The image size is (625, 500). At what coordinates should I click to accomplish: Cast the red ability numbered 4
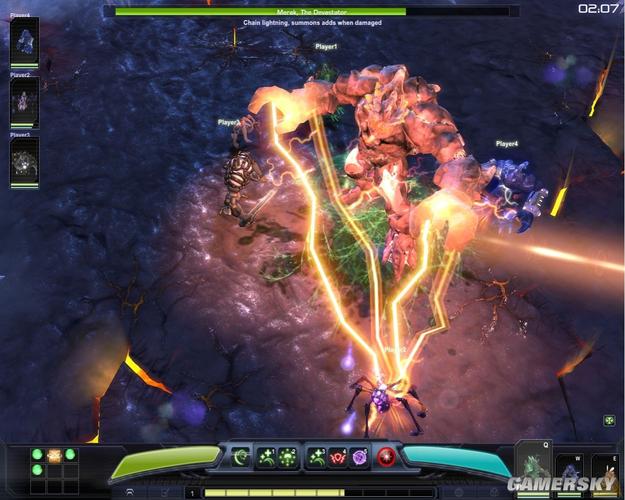coord(337,457)
